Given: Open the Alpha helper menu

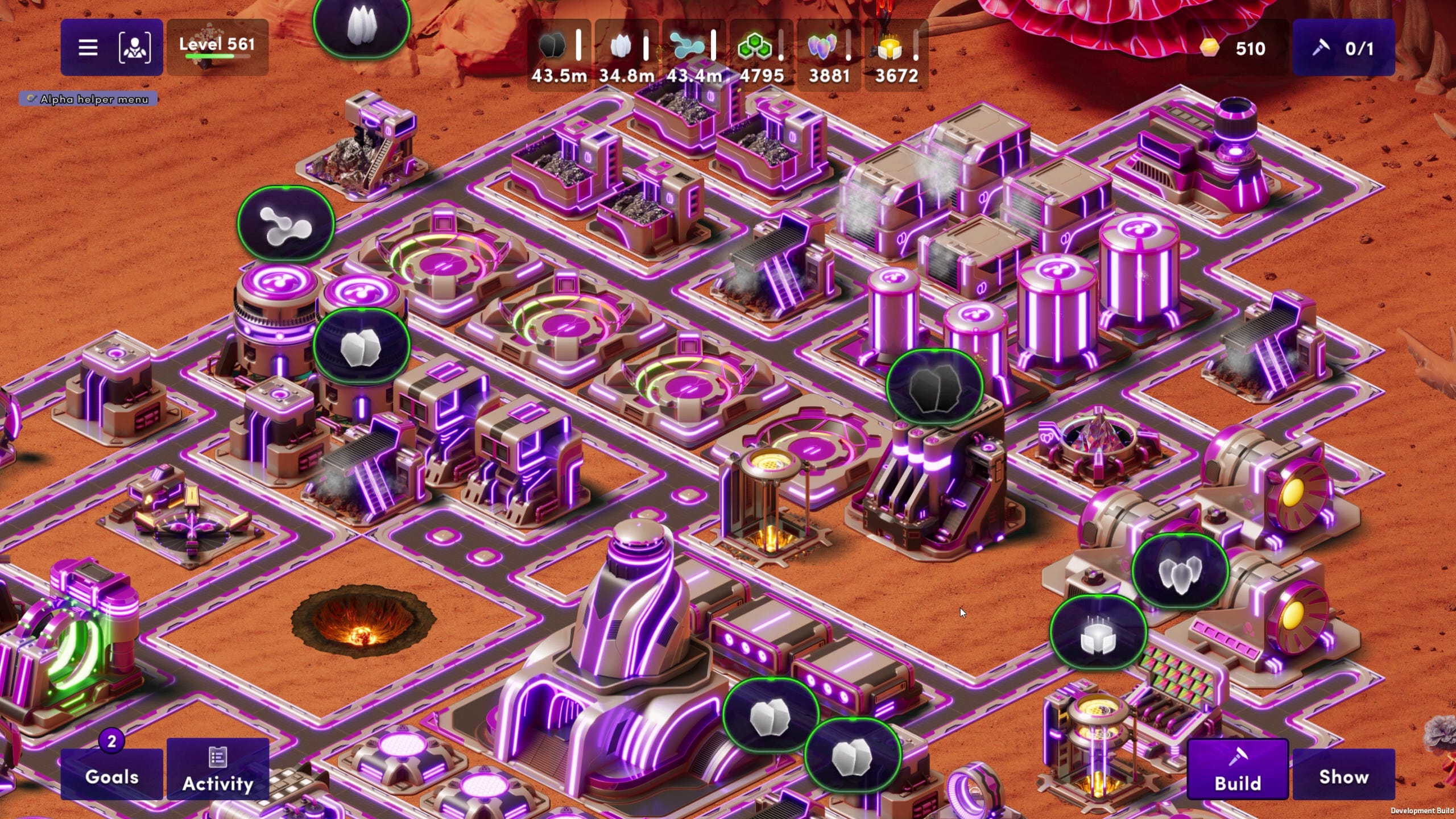Looking at the screenshot, I should (87, 98).
